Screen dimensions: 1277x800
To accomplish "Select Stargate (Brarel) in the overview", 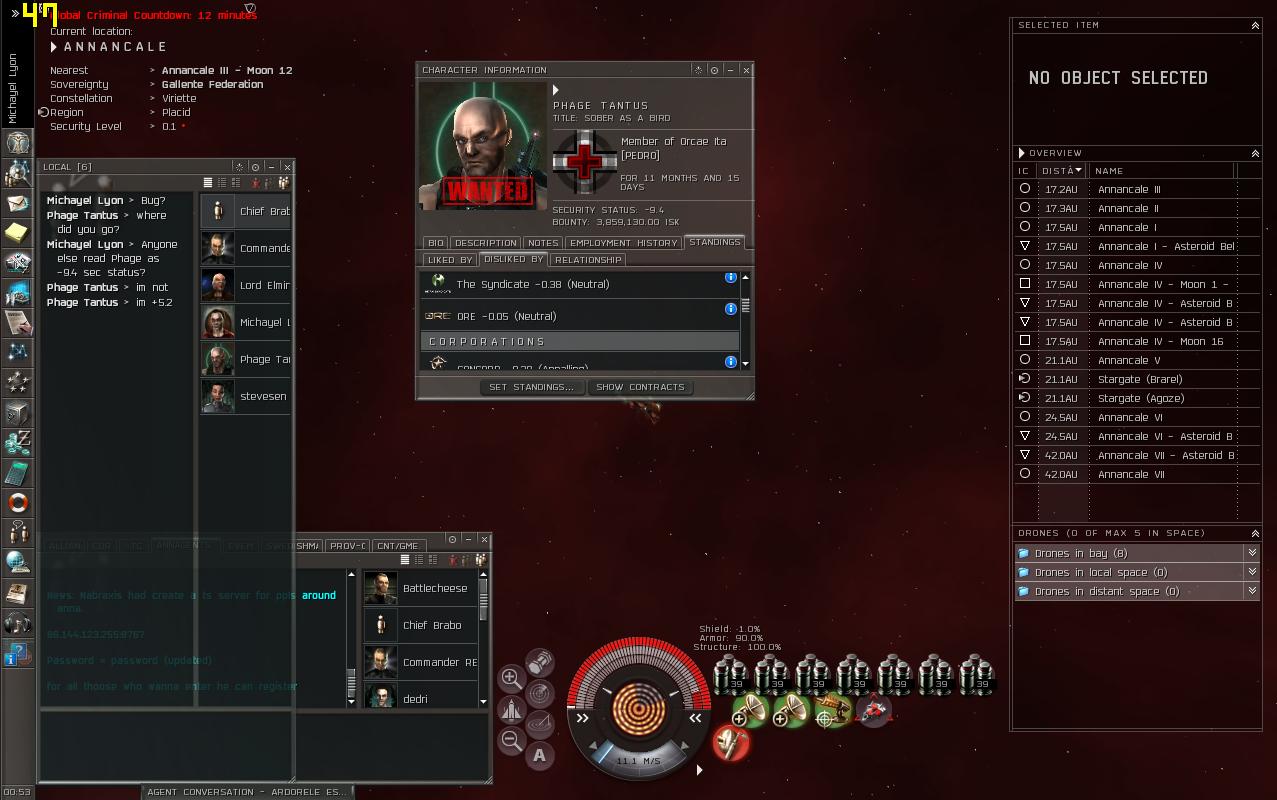I will [x=1139, y=379].
